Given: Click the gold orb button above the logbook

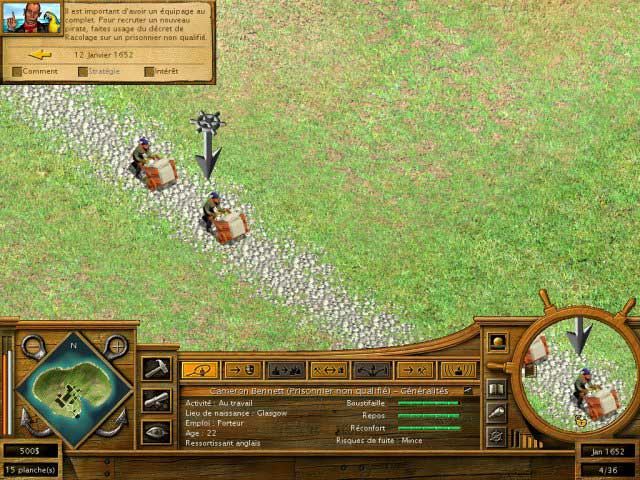Looking at the screenshot, I should (x=496, y=342).
